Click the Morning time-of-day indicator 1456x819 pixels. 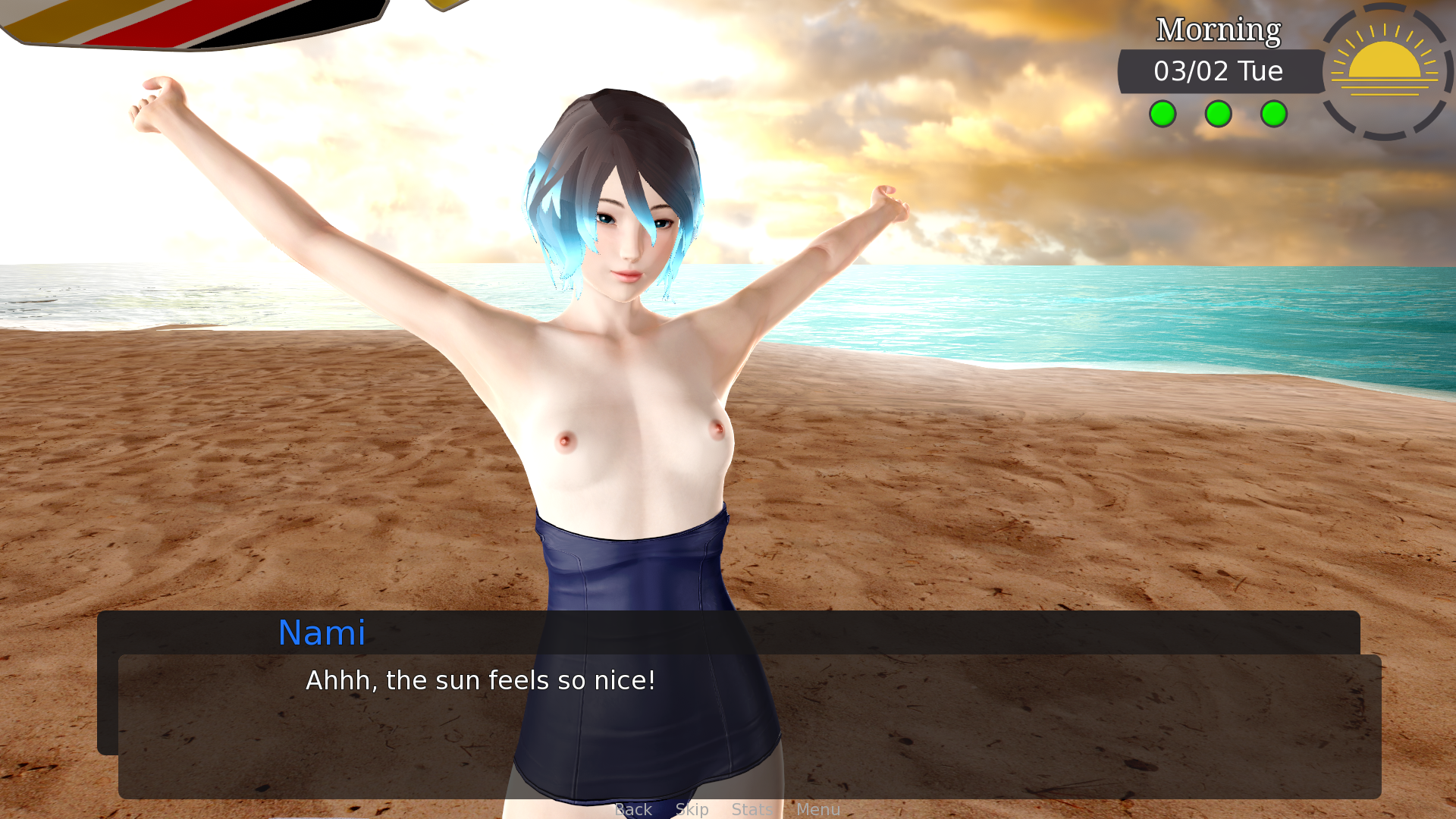(1217, 30)
